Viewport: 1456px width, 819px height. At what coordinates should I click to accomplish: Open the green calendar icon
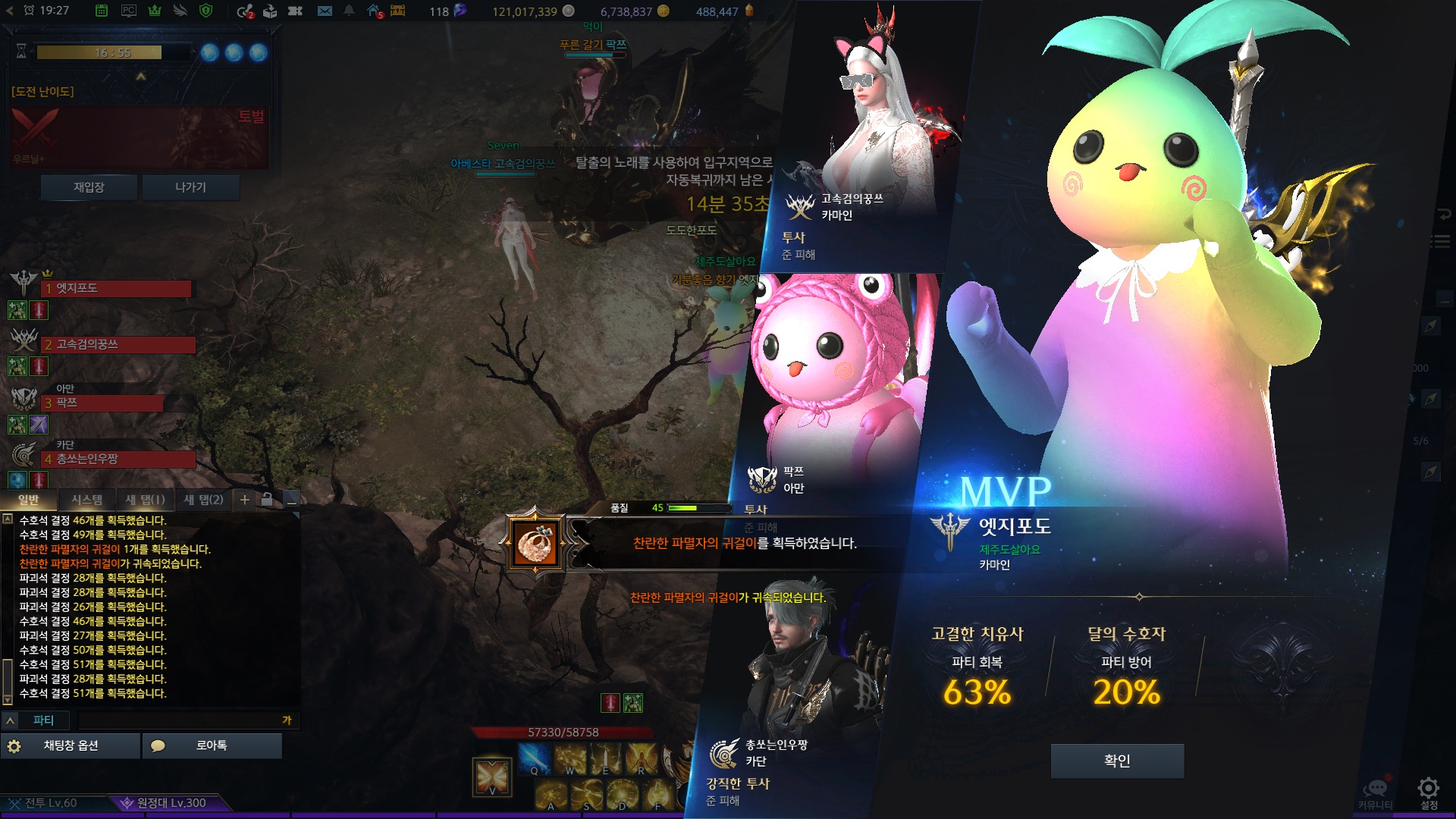point(102,11)
